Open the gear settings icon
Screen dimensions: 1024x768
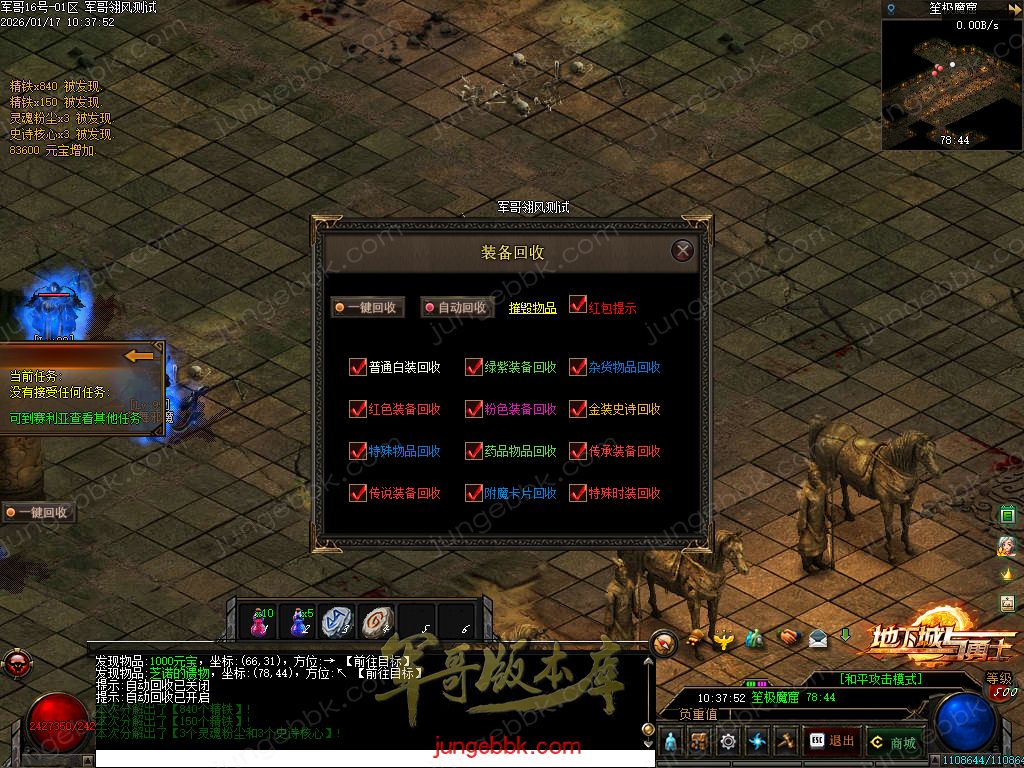coord(727,741)
